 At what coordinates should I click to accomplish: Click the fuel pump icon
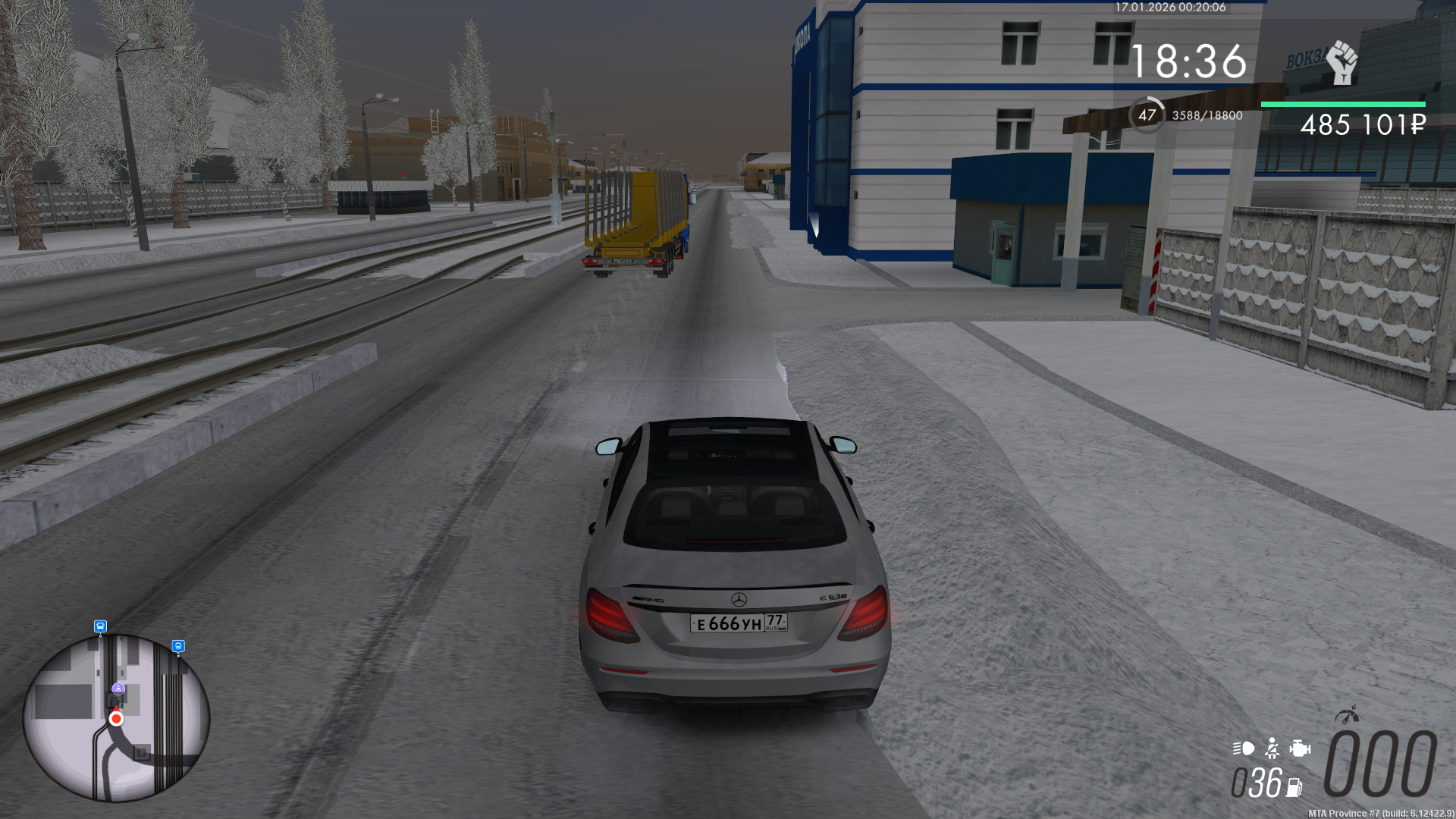point(1294,788)
